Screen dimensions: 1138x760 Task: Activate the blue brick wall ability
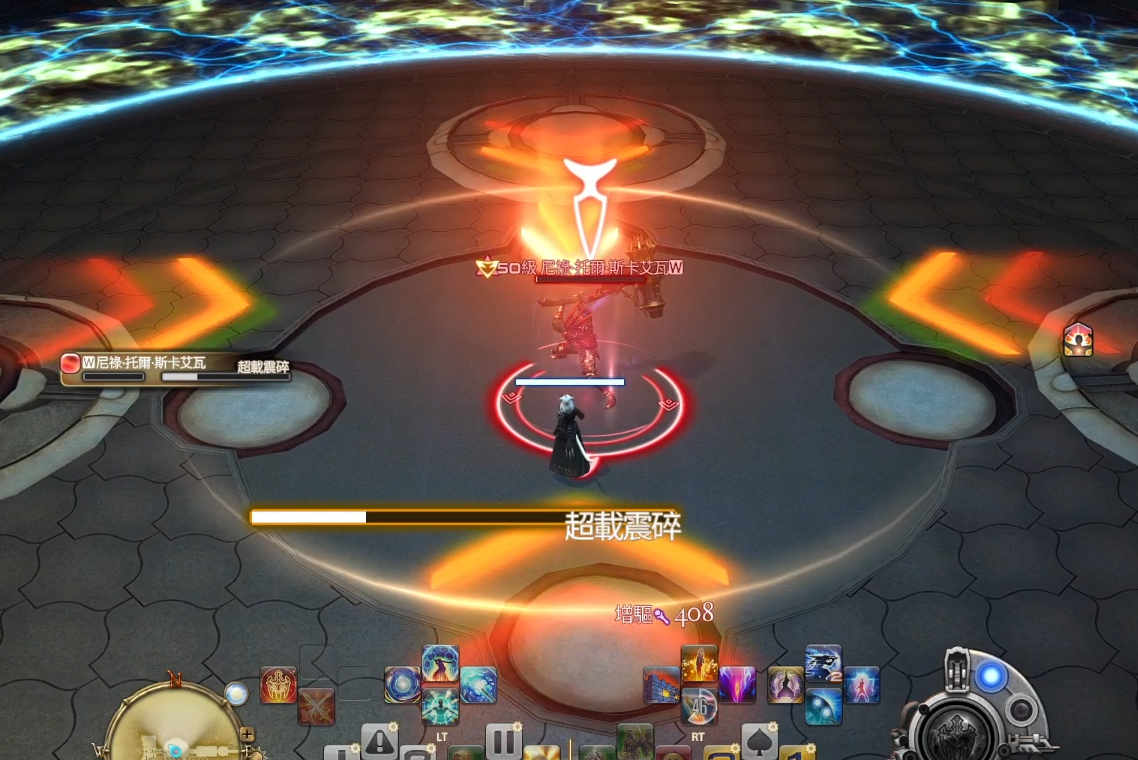click(661, 685)
